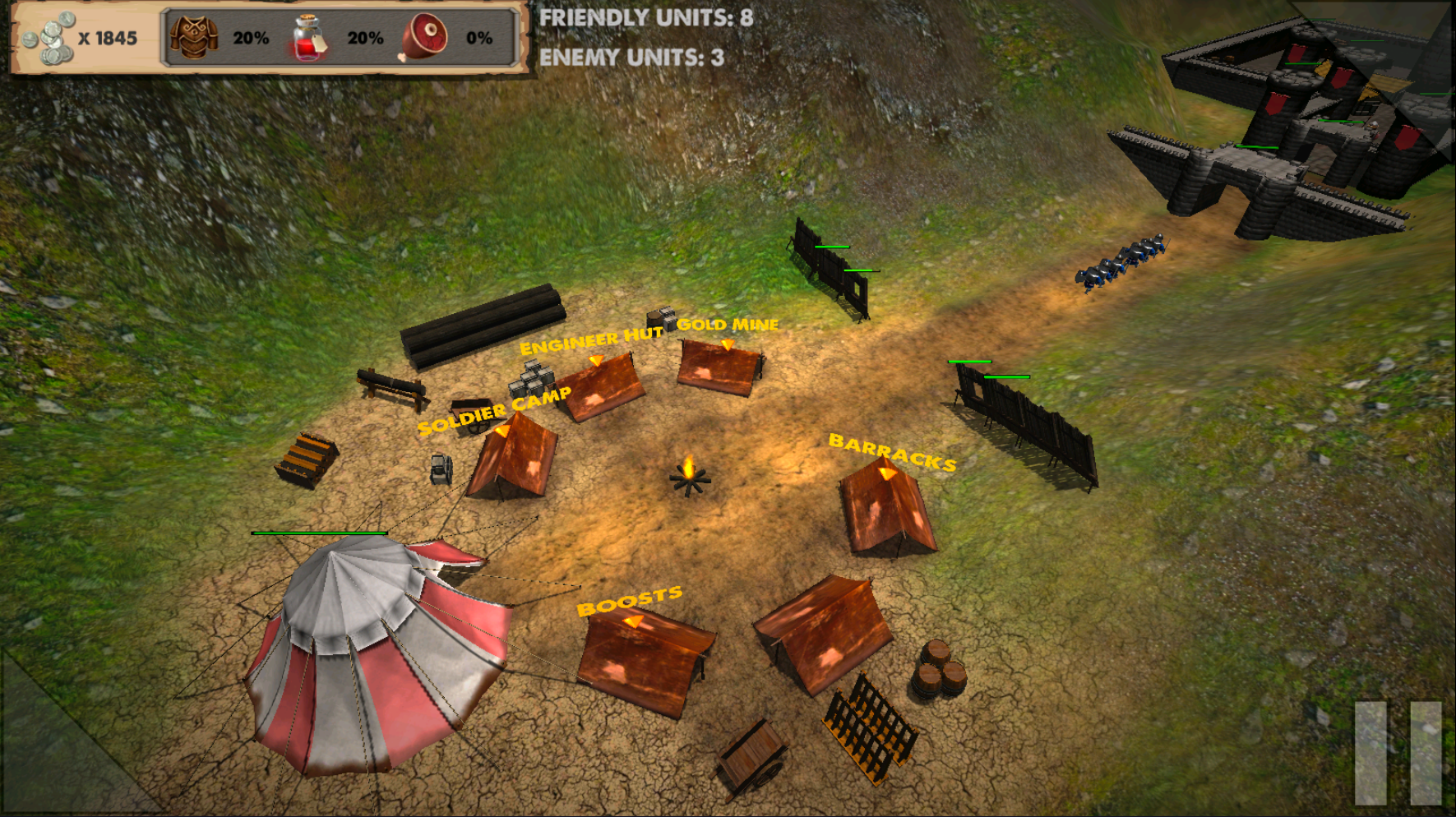Choose the Soldier Camp tent
Viewport: 1456px width, 817px height.
(514, 457)
